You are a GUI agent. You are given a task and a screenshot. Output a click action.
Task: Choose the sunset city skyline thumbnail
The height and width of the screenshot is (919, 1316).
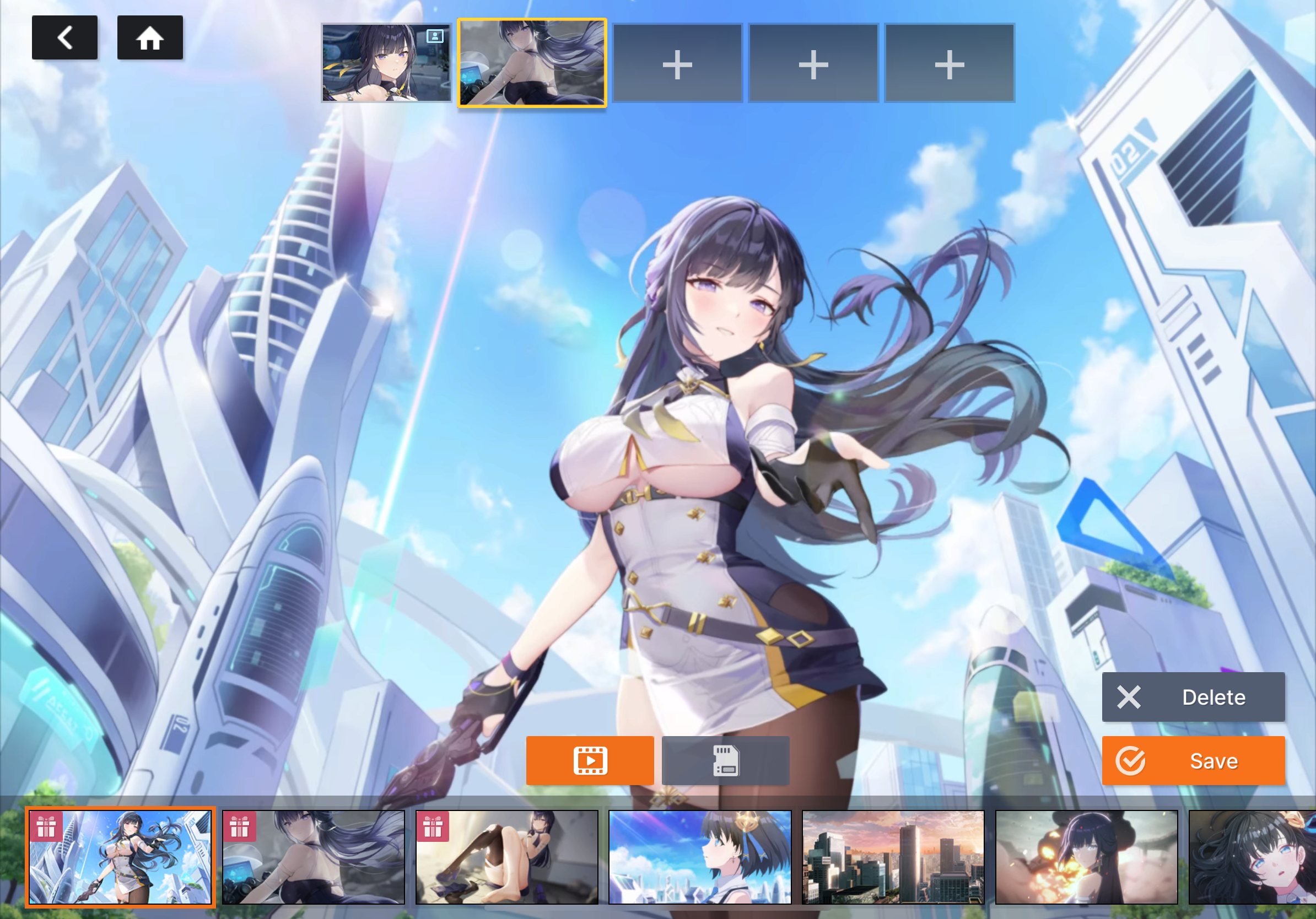point(893,857)
